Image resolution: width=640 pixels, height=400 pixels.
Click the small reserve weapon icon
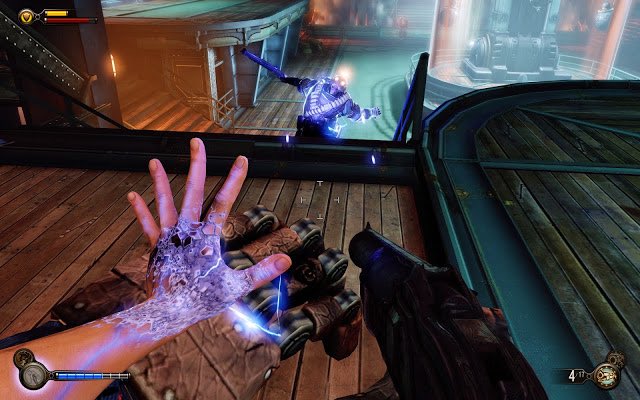617,361
